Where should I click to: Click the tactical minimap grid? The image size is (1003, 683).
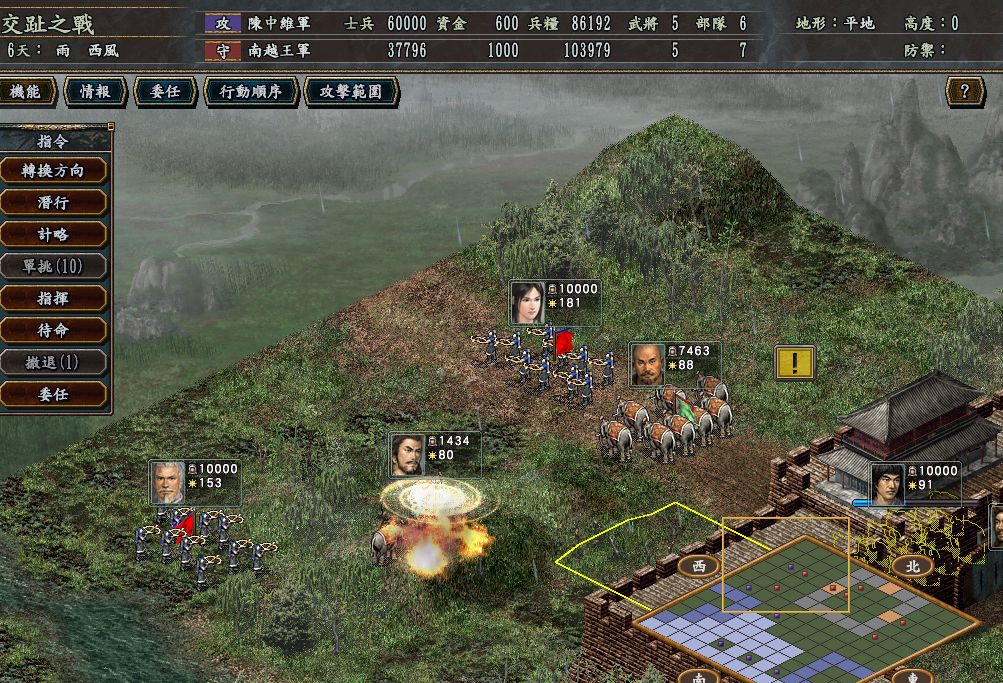[x=800, y=610]
